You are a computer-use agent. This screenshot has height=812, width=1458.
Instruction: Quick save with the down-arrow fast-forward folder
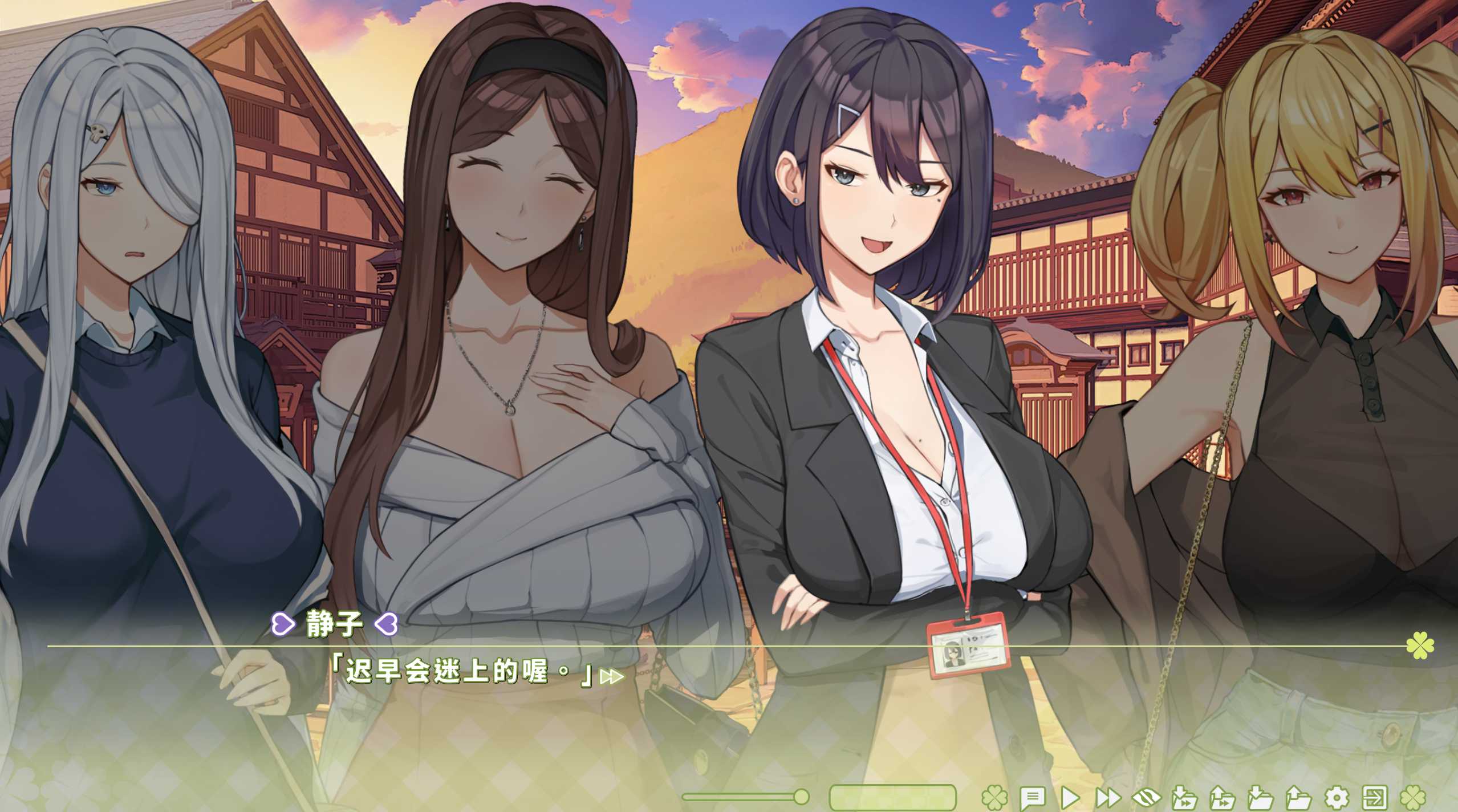tap(1184, 797)
